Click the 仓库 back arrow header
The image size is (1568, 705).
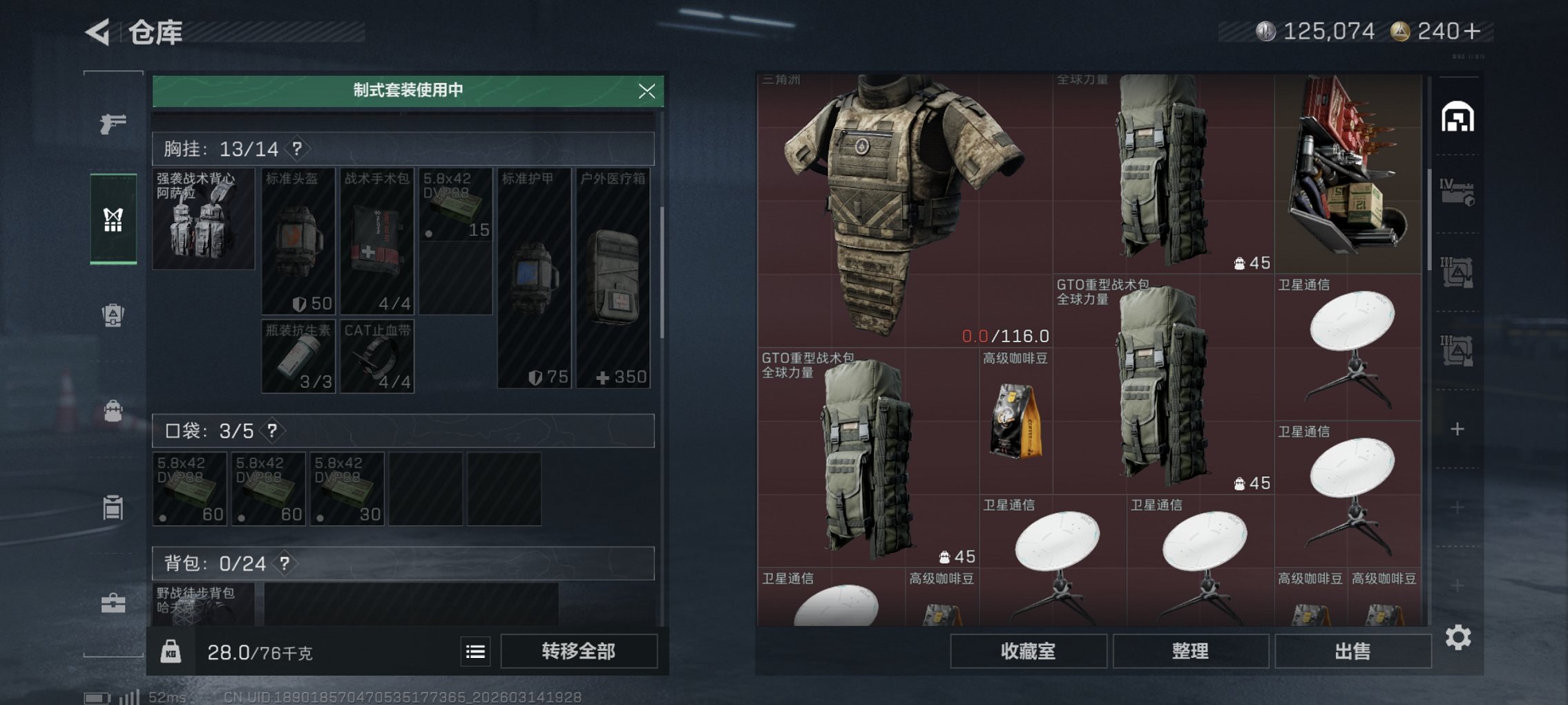[x=99, y=30]
